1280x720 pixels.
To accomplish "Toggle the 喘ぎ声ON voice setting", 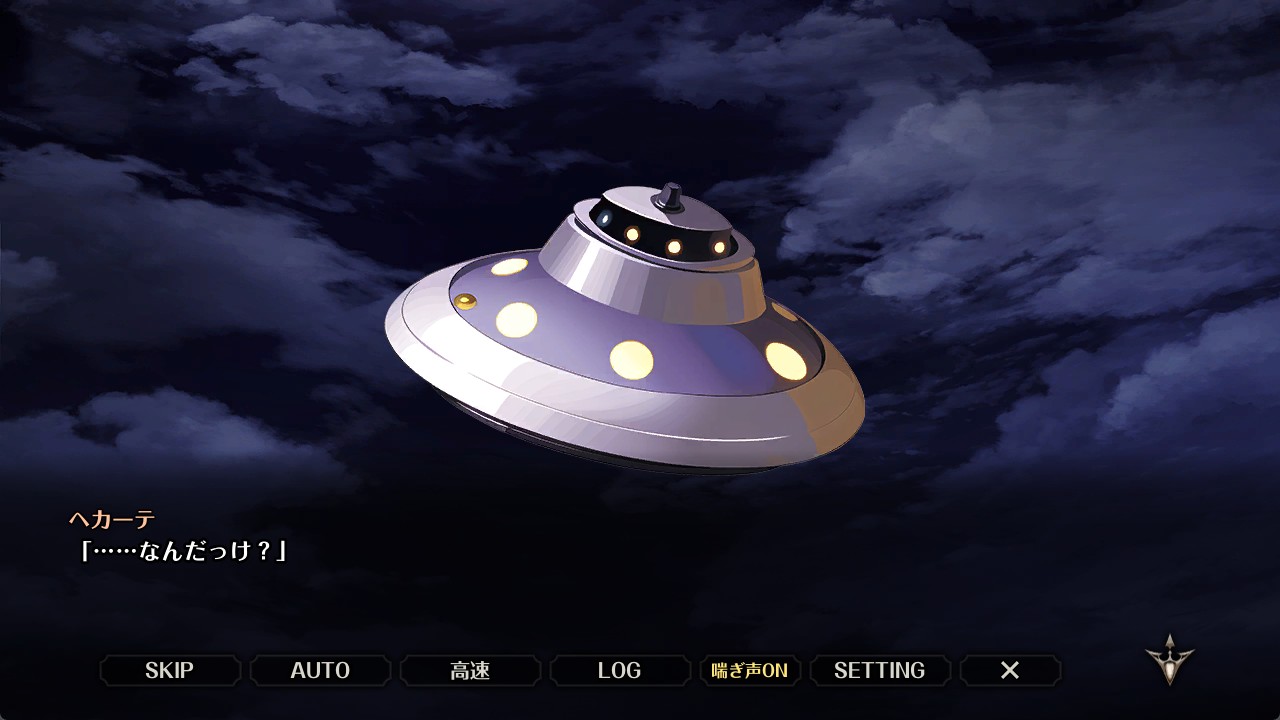I will 750,670.
